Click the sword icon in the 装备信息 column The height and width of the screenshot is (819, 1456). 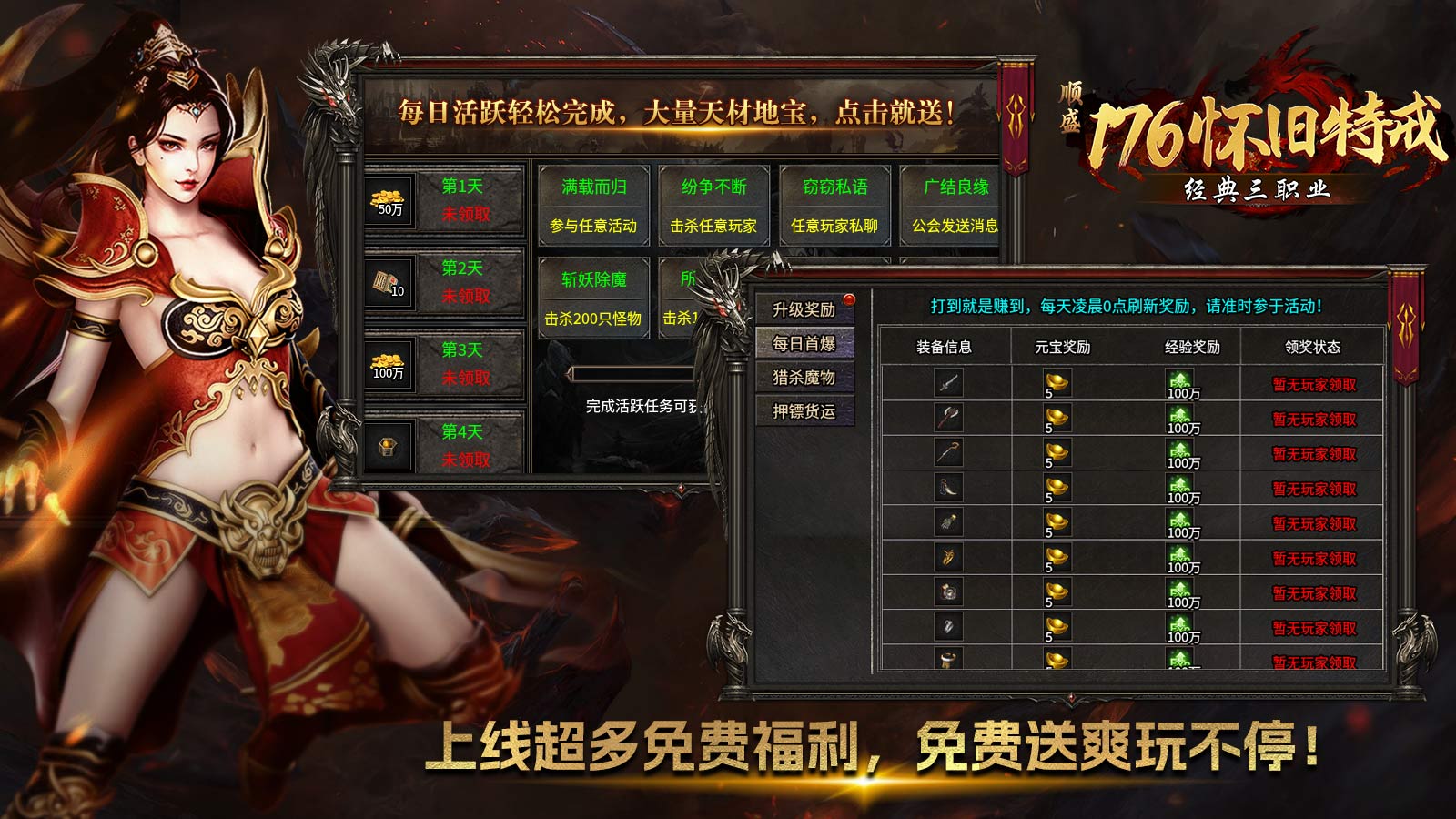tap(946, 383)
